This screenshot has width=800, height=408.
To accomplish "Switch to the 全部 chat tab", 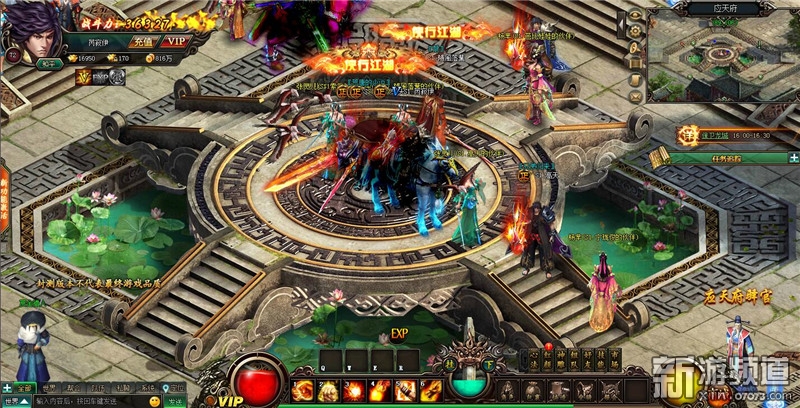I will [x=25, y=388].
